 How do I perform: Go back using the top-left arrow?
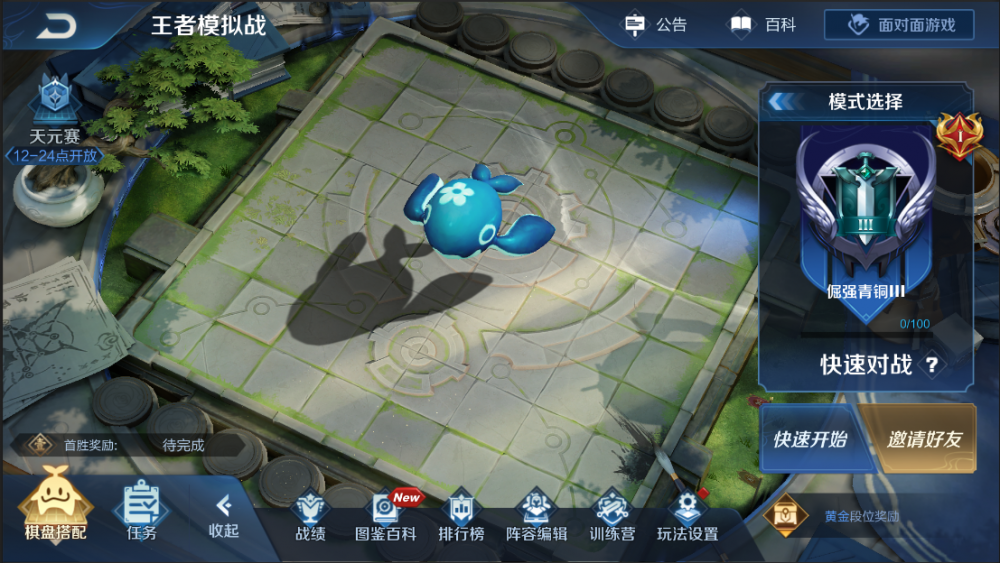coord(57,26)
